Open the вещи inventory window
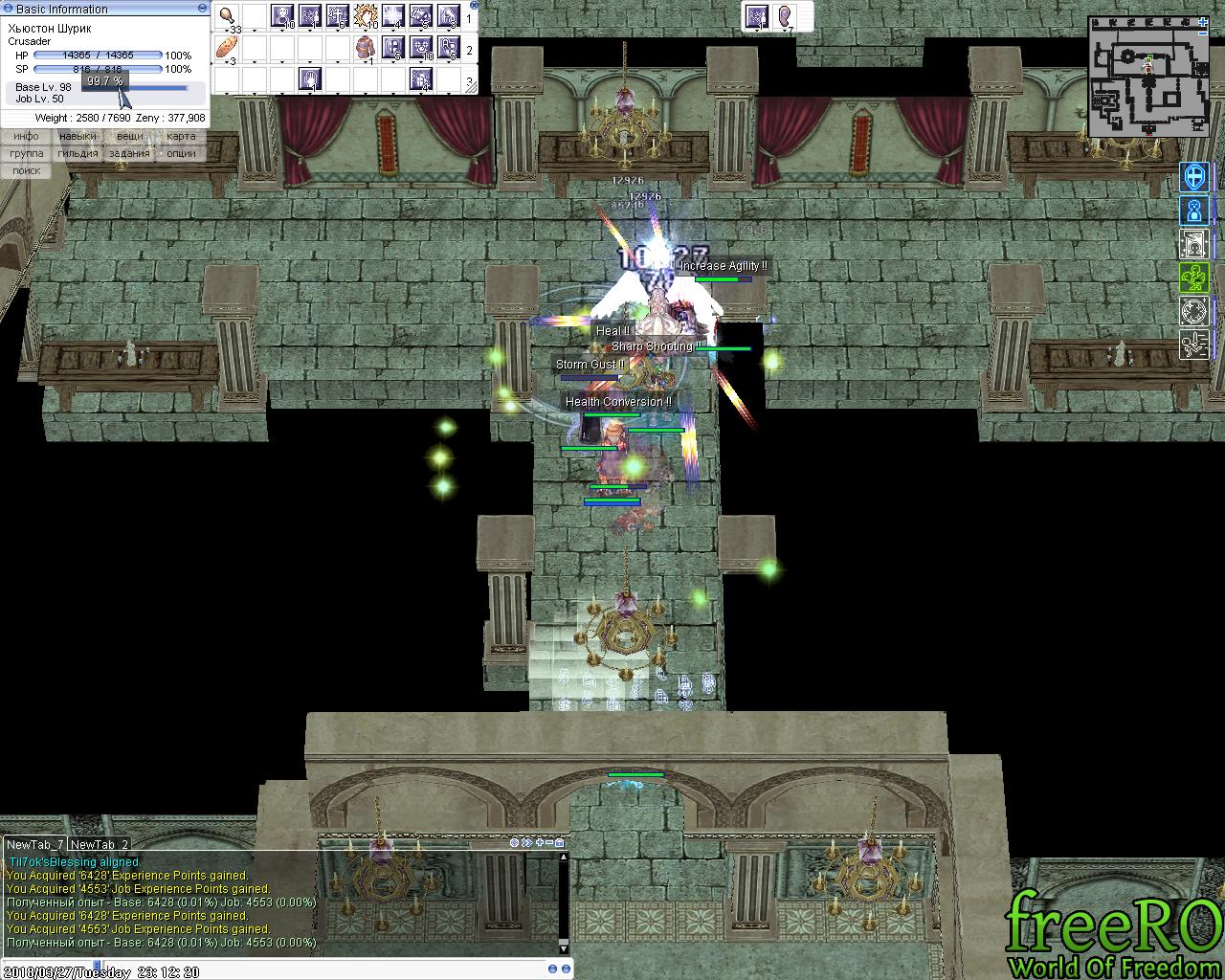The height and width of the screenshot is (980, 1225). 129,137
